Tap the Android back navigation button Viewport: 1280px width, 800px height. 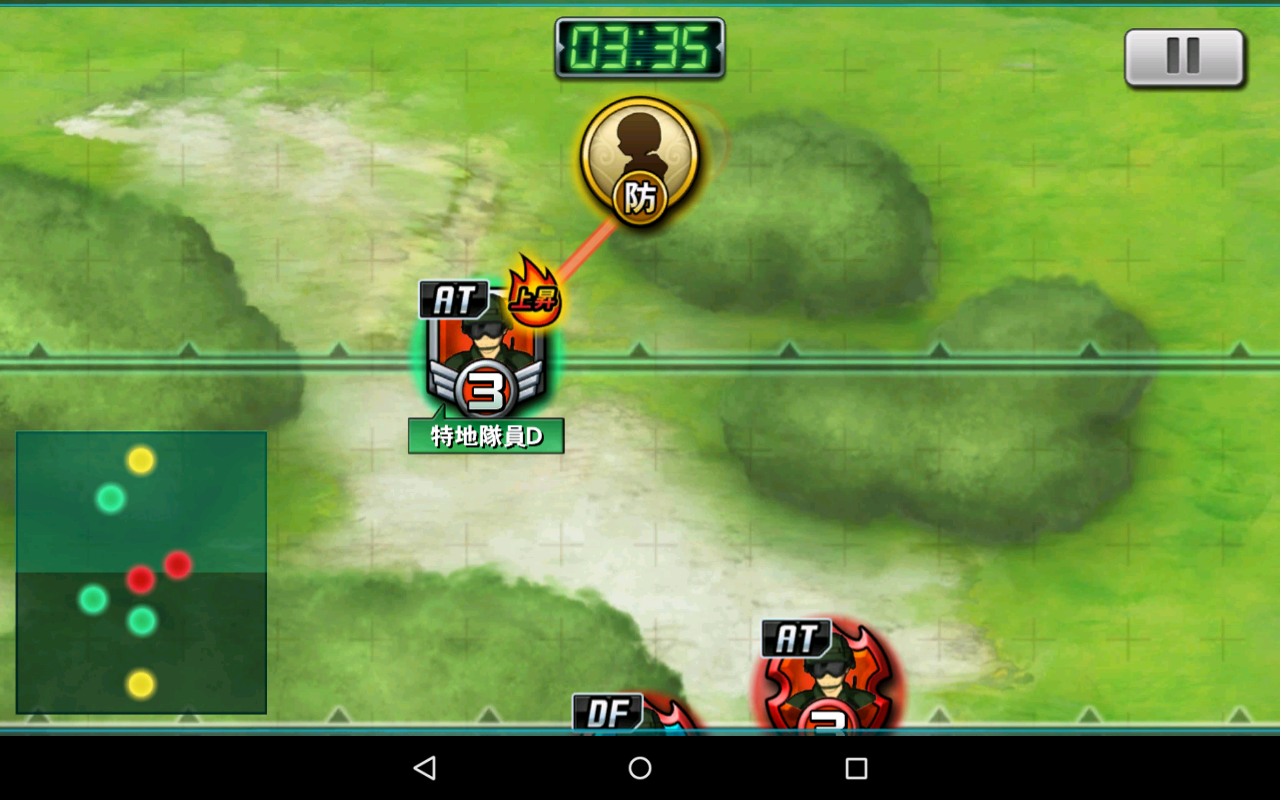(425, 768)
